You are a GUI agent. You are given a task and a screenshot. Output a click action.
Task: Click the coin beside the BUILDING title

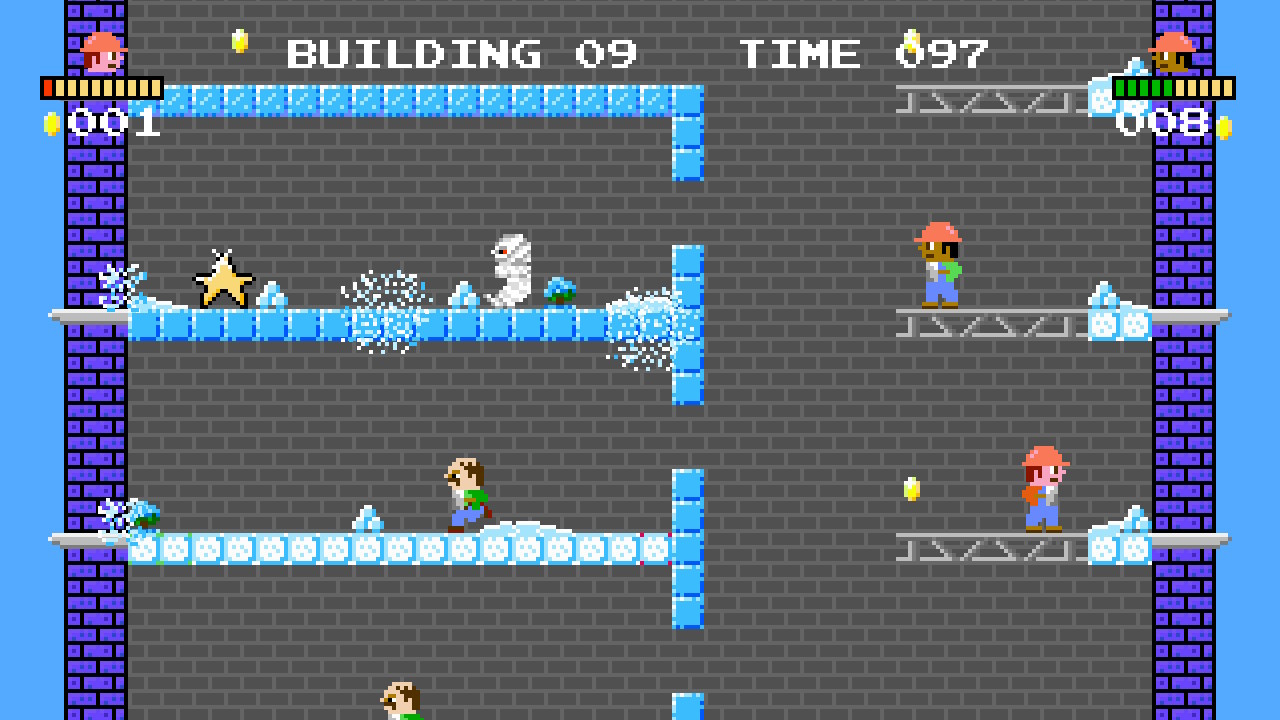(238, 43)
